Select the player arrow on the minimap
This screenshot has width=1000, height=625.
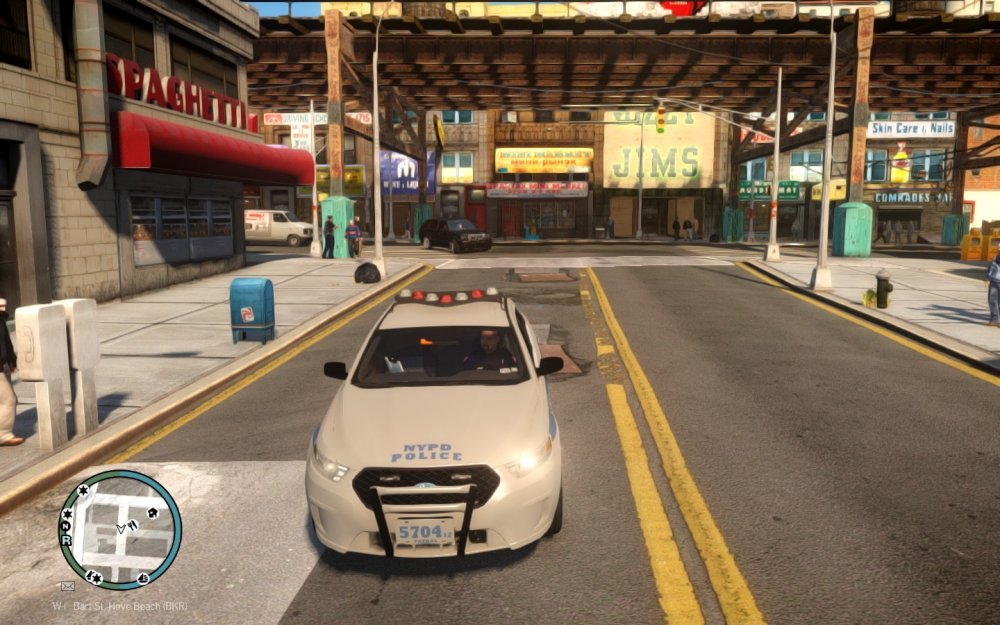pos(121,528)
